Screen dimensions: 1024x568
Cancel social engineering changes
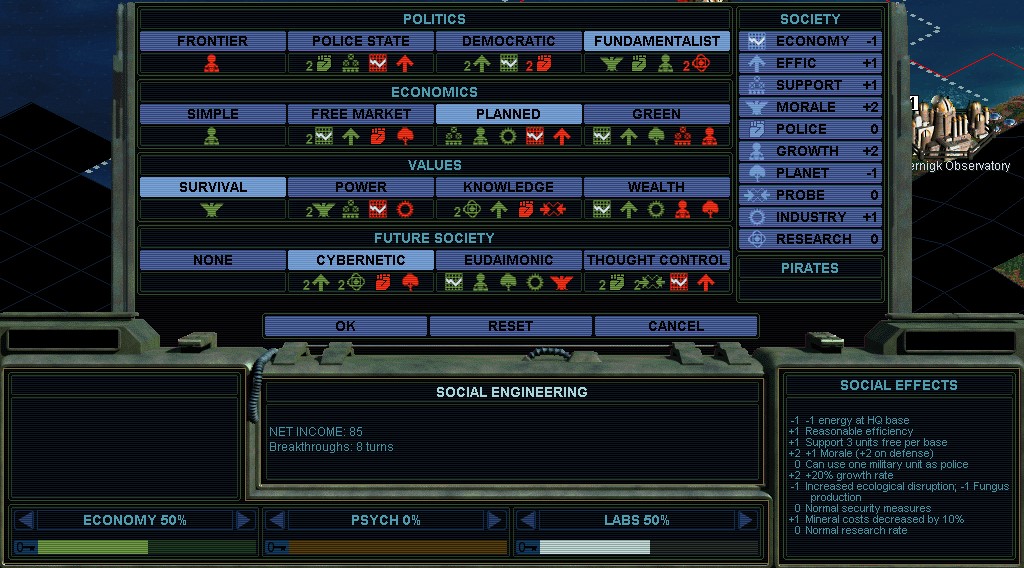pos(676,326)
